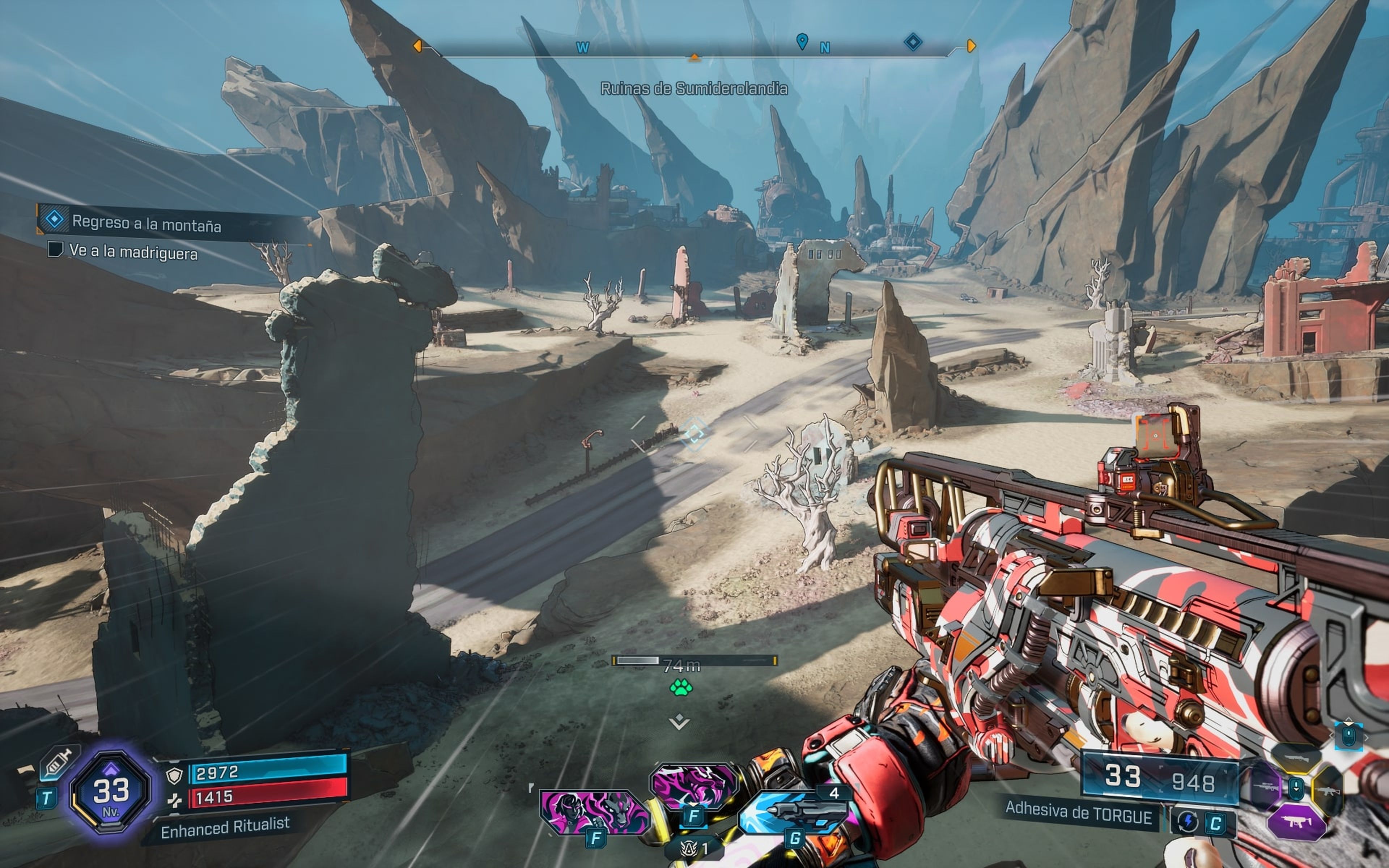Expand the right chevron next to the mouse icon

point(1368,738)
